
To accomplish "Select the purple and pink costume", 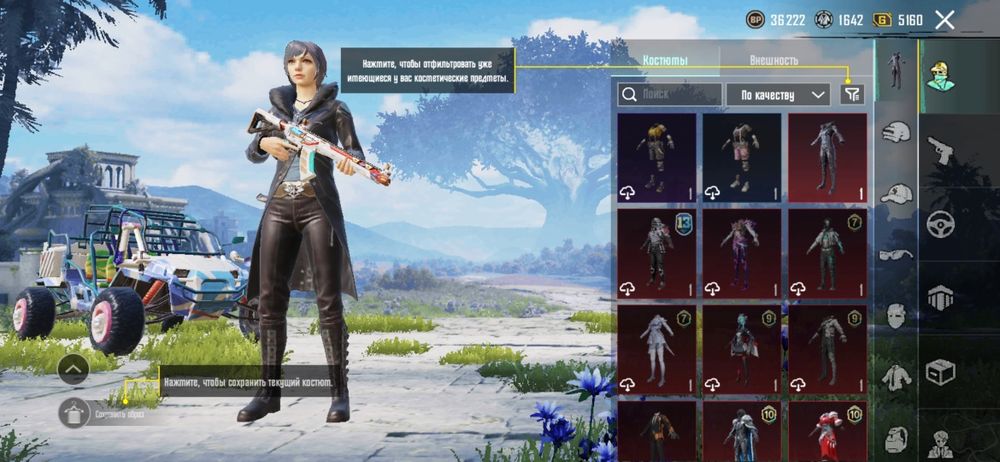I will coord(741,254).
